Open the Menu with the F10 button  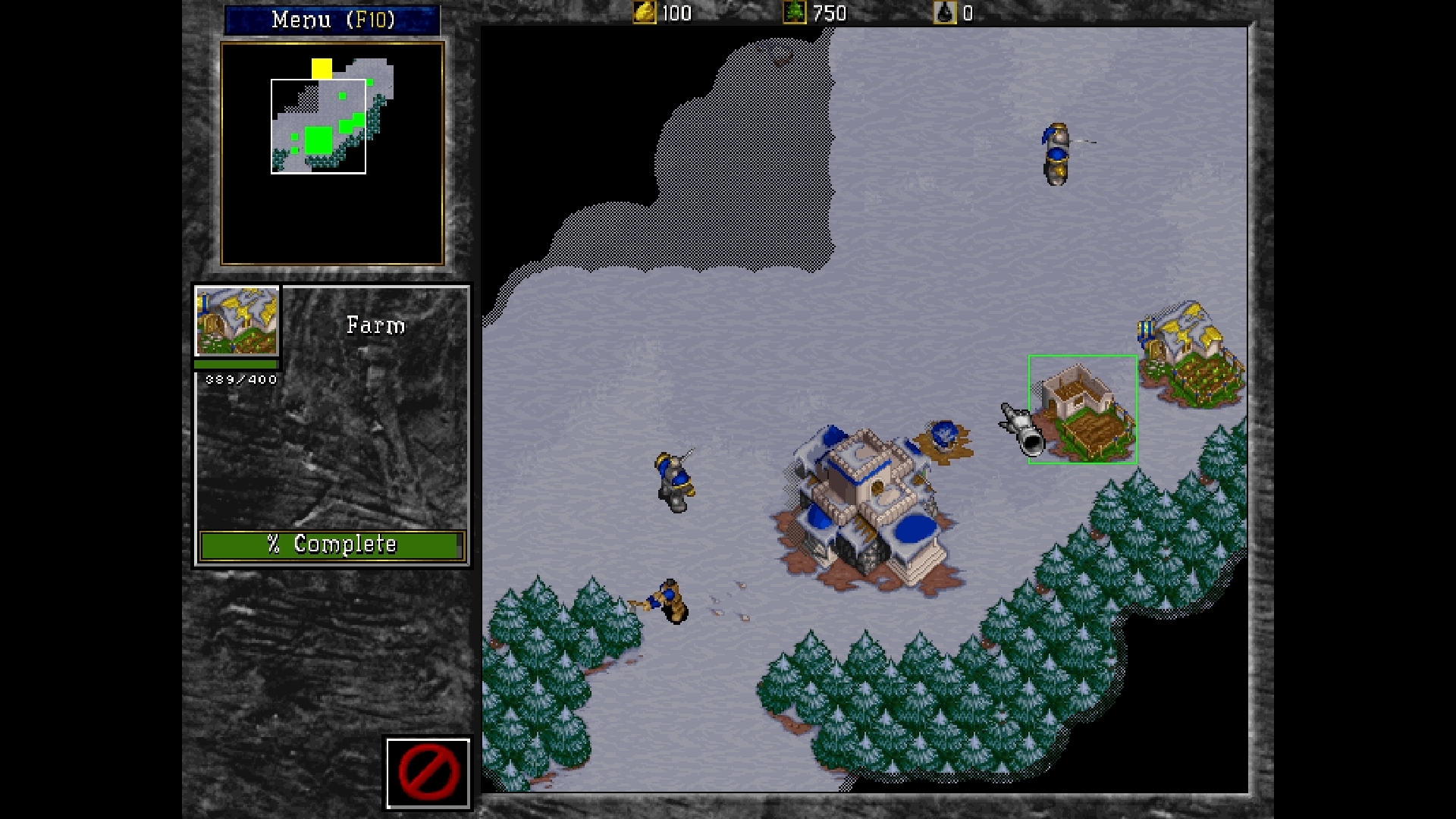(331, 19)
